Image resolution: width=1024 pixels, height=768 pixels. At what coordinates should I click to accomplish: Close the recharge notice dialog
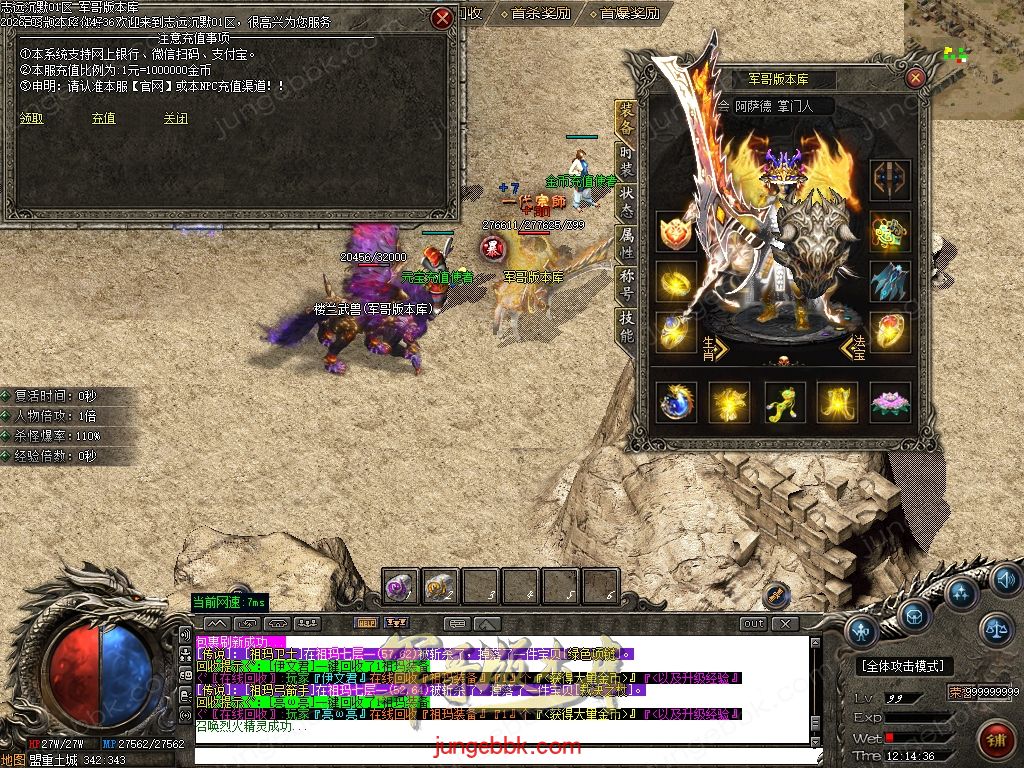point(443,18)
